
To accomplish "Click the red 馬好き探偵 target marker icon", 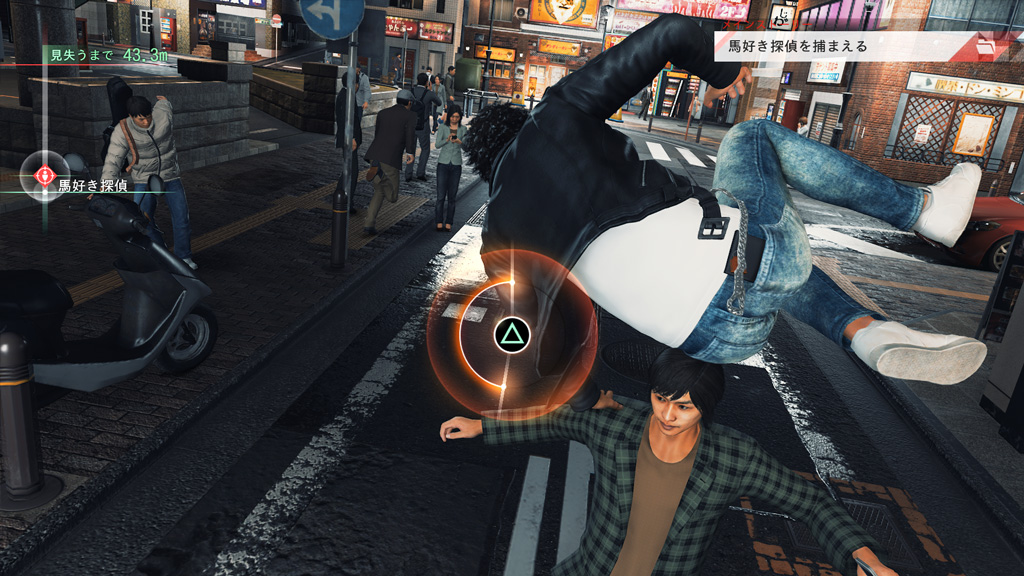I will [45, 177].
